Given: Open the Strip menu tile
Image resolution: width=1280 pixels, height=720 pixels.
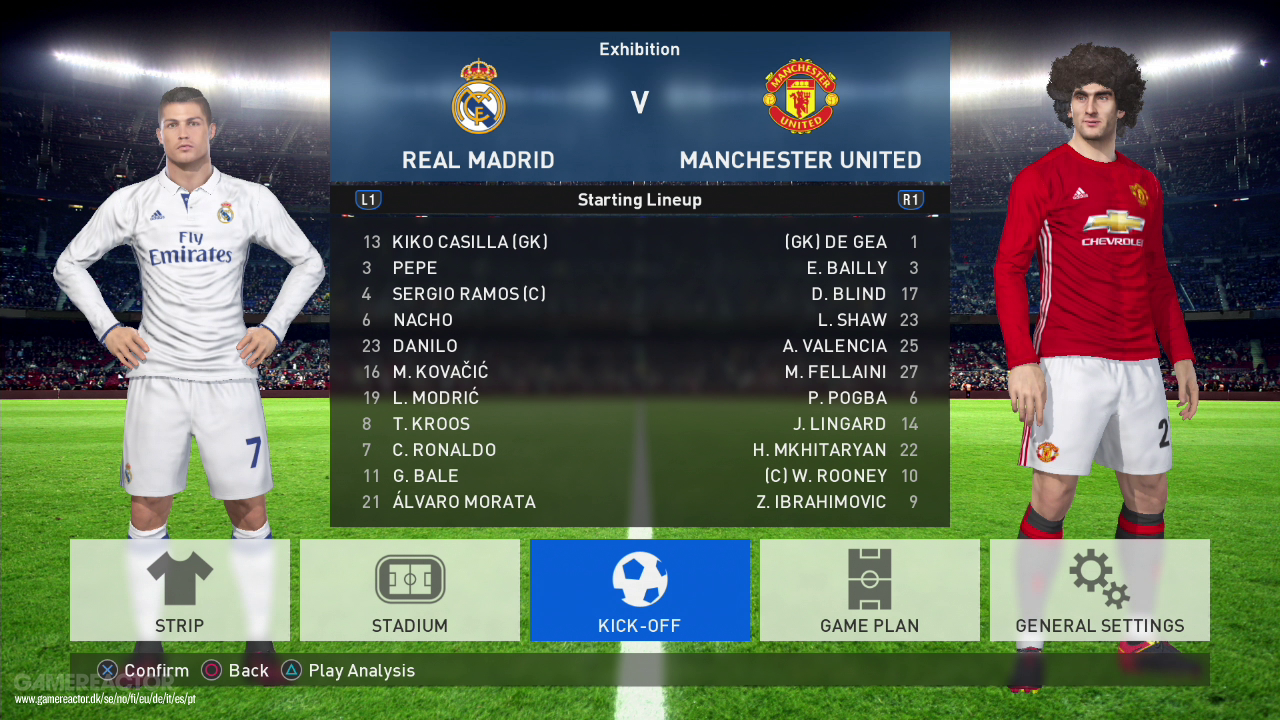Looking at the screenshot, I should 180,590.
